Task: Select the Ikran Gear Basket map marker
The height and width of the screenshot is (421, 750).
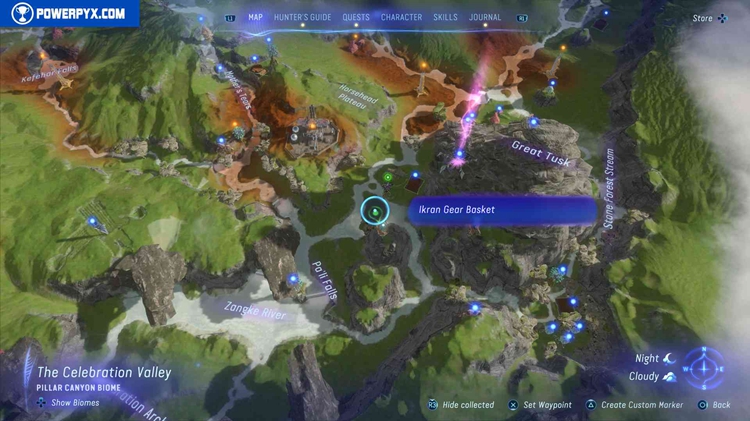Action: click(374, 210)
